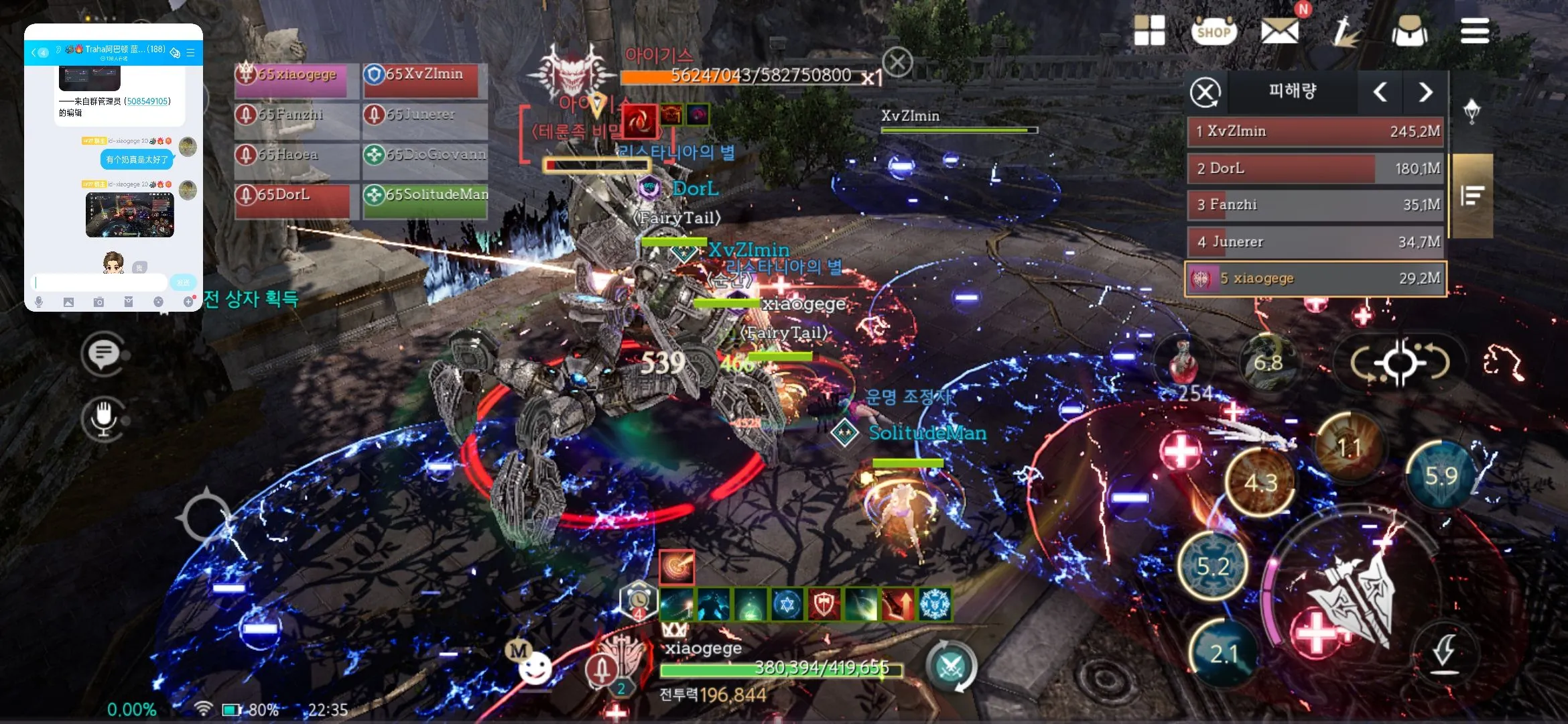Dismiss the boss target with X button
Image resolution: width=1568 pixels, height=724 pixels.
coord(897,62)
